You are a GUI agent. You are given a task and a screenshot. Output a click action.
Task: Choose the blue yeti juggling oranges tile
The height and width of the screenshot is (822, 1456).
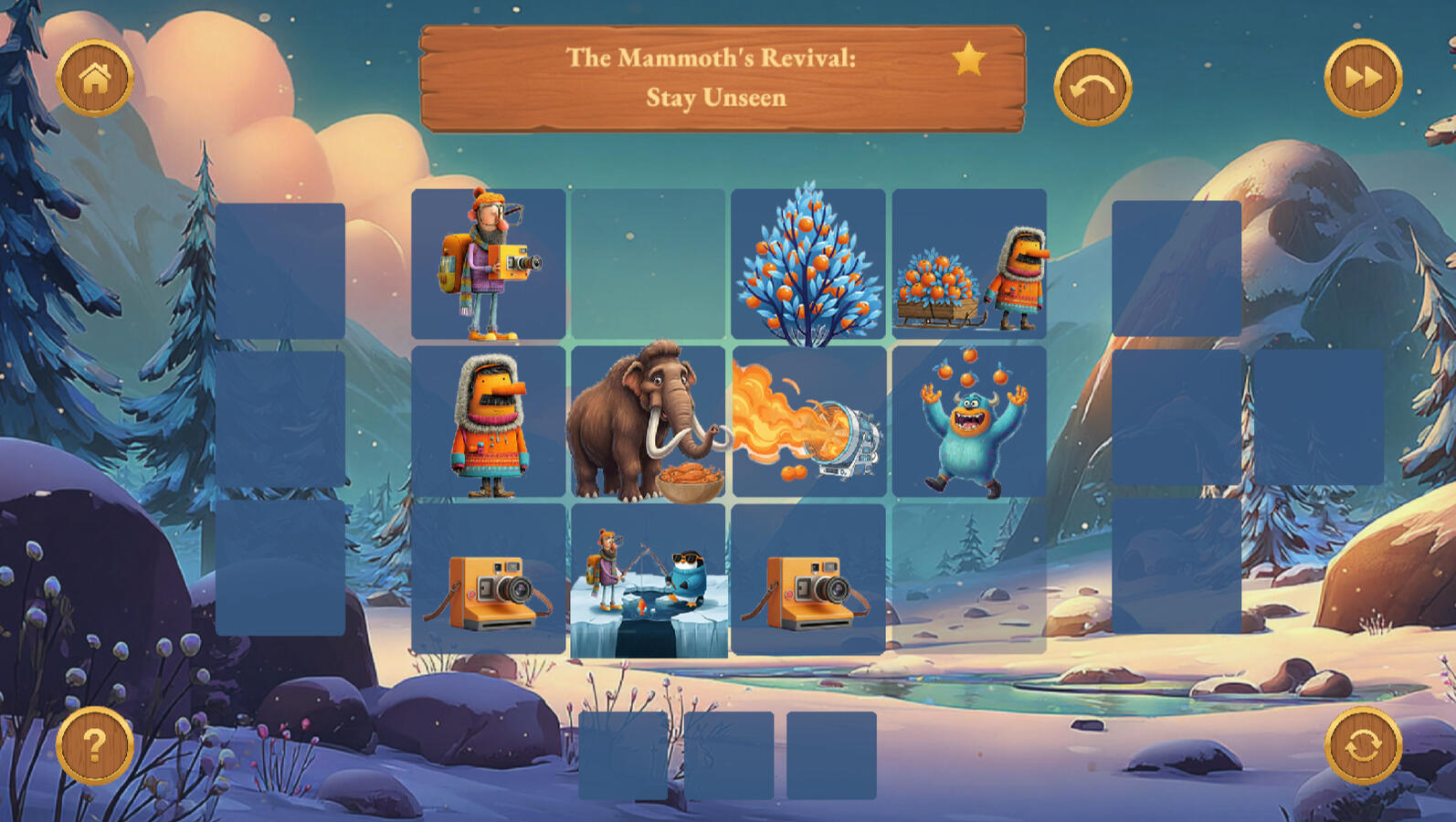click(x=969, y=422)
